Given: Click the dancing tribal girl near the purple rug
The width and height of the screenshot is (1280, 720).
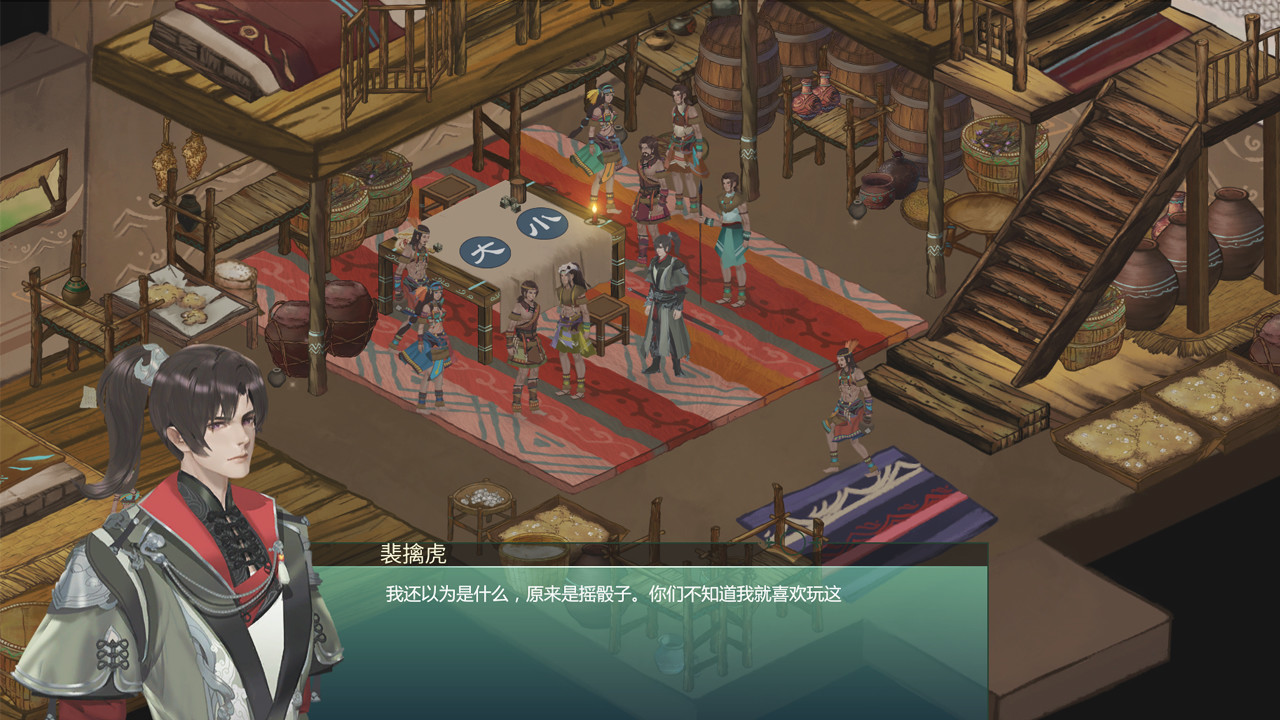Looking at the screenshot, I should tap(847, 400).
